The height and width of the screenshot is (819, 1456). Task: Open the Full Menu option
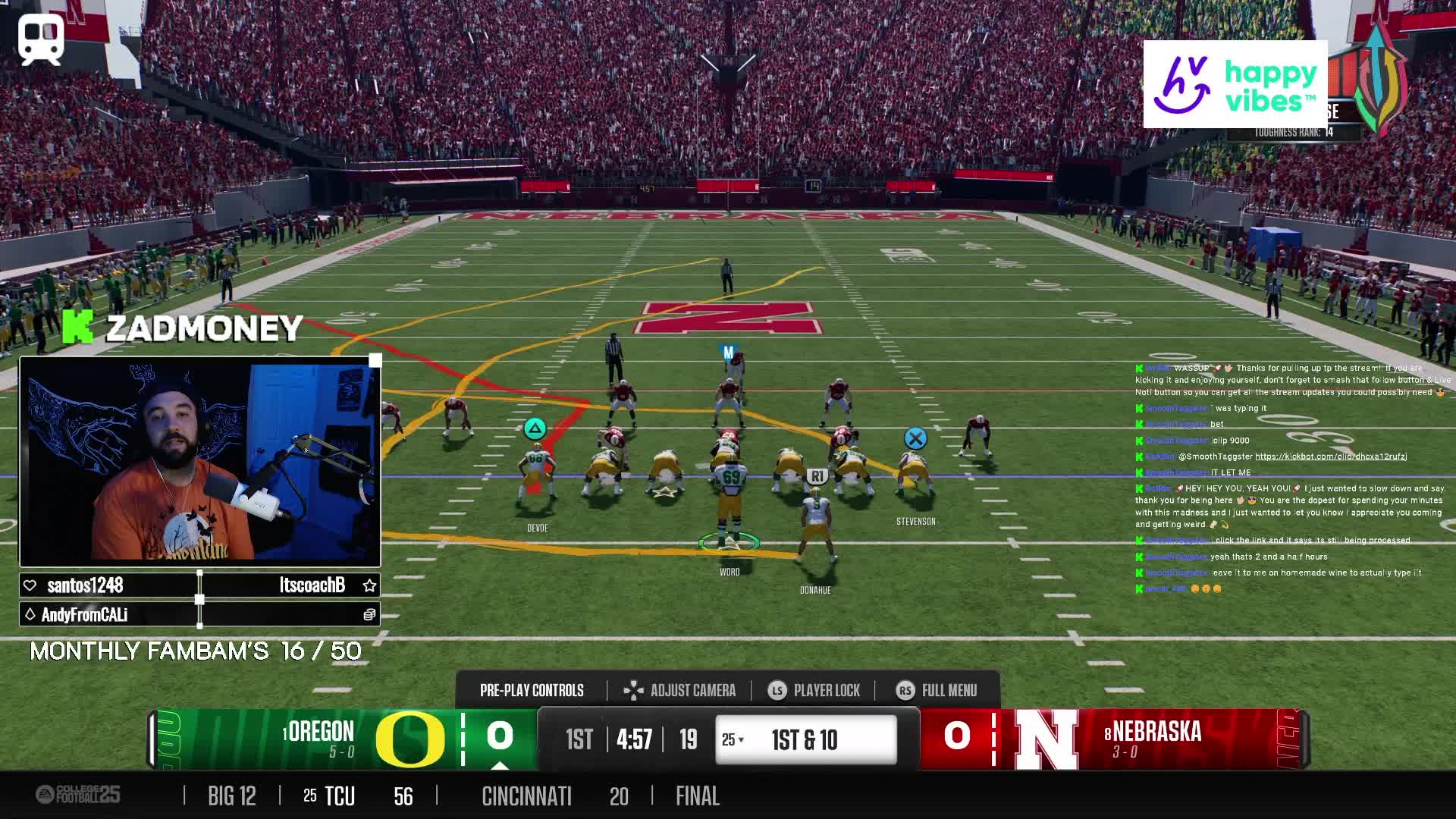pos(937,690)
